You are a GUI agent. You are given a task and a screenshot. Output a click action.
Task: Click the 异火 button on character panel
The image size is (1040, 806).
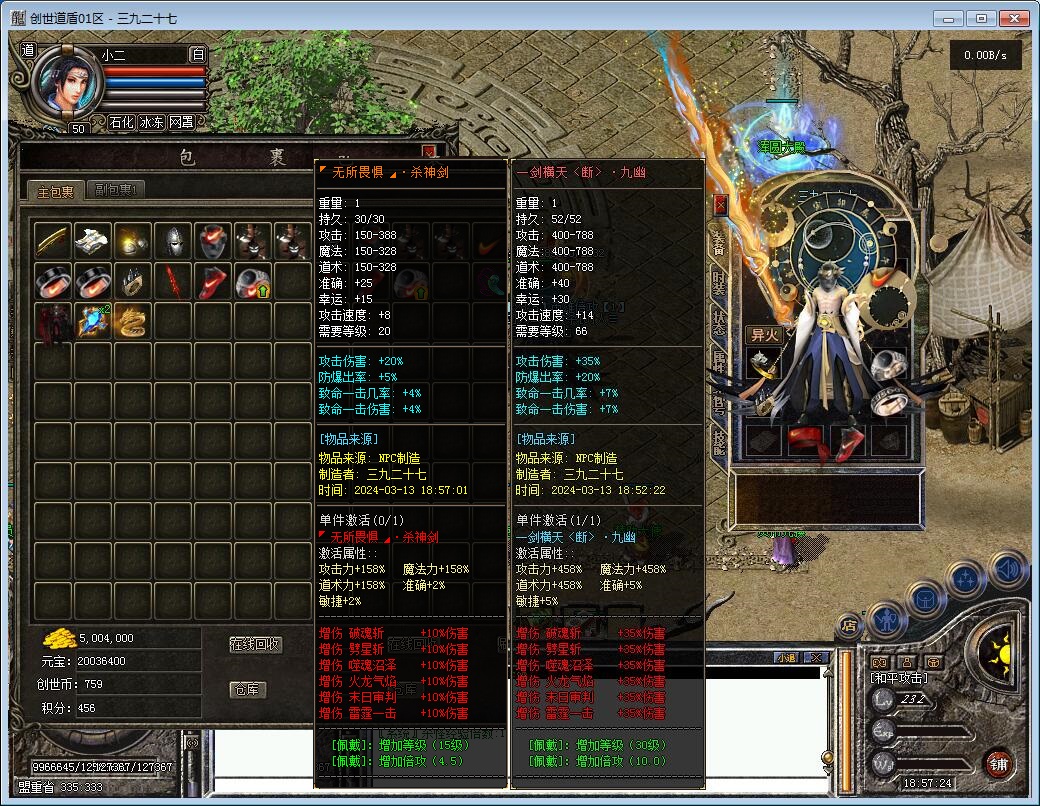pyautogui.click(x=763, y=335)
